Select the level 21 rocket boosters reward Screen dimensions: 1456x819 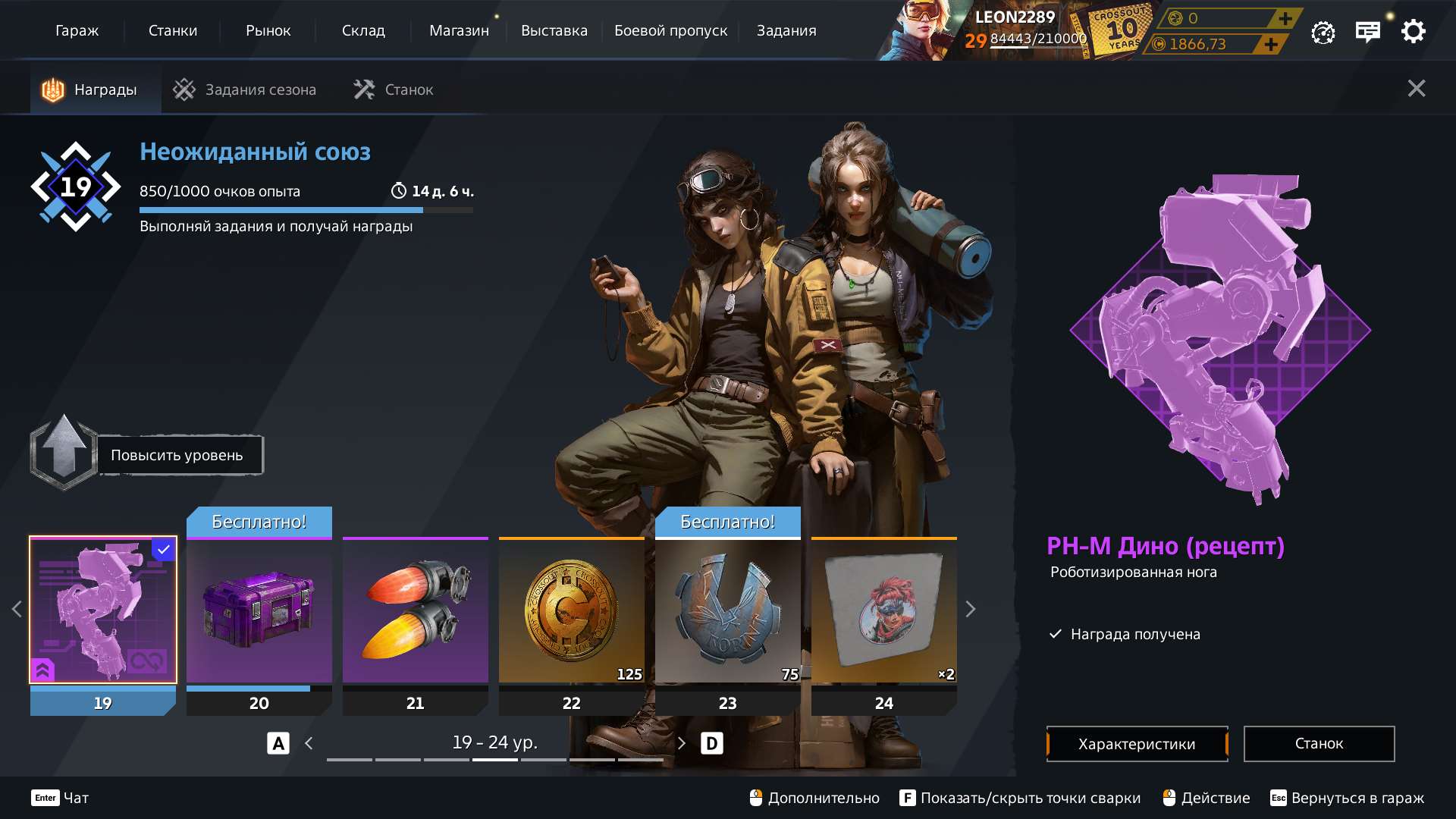click(416, 610)
